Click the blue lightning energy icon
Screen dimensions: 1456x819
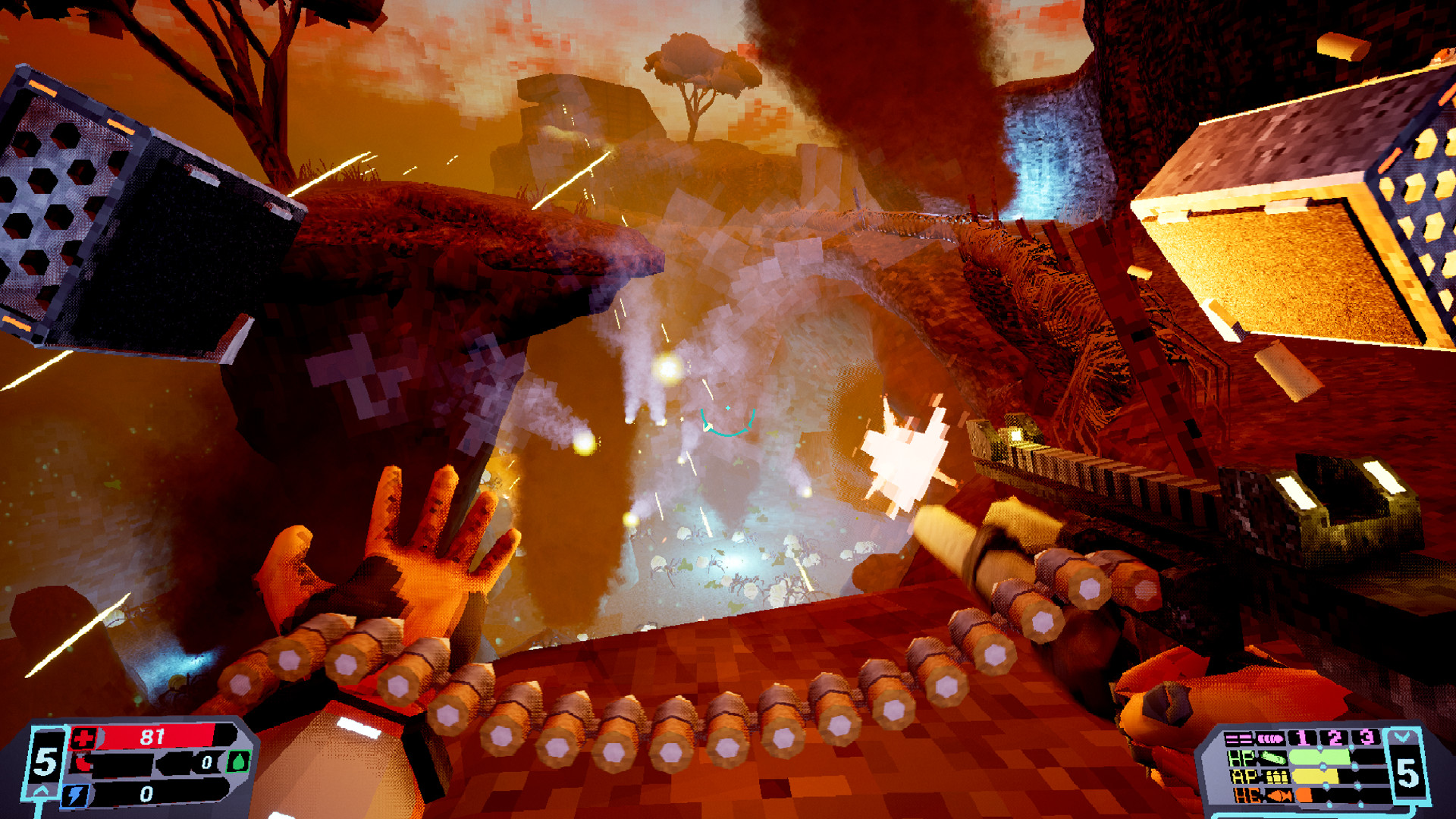click(x=76, y=797)
